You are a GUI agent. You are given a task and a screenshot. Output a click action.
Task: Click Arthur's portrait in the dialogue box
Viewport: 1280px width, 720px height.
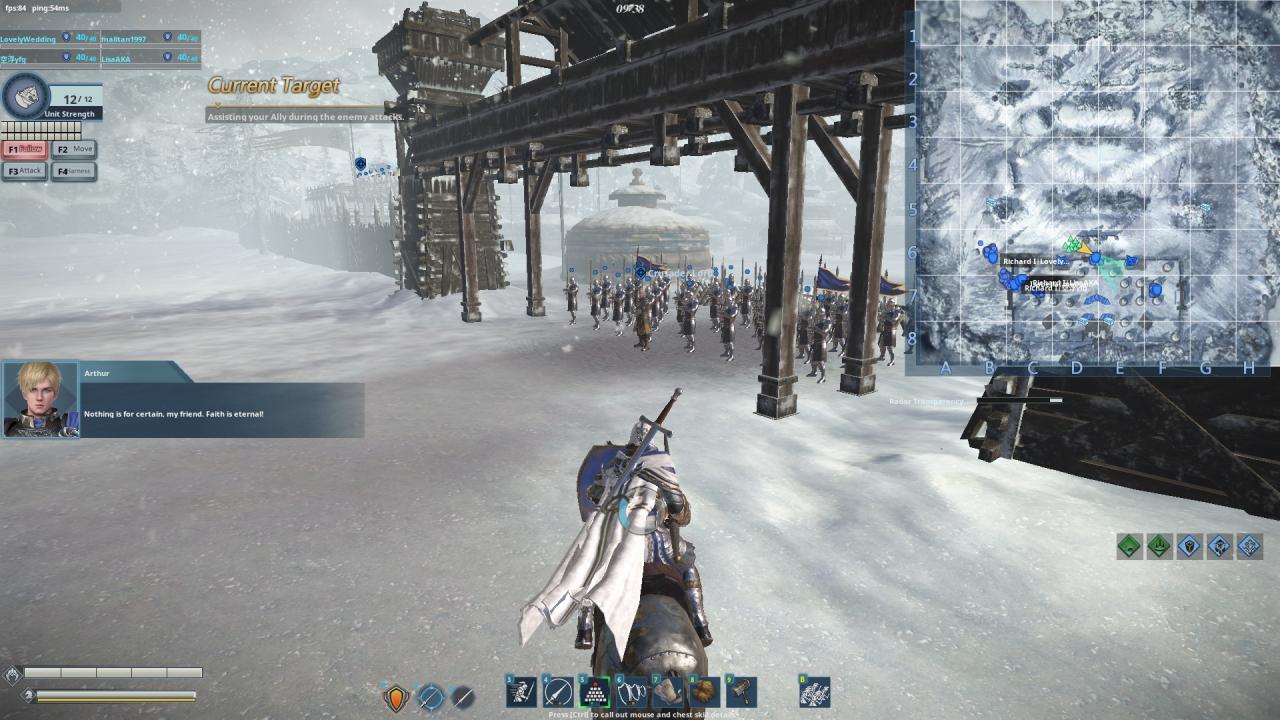(x=41, y=399)
